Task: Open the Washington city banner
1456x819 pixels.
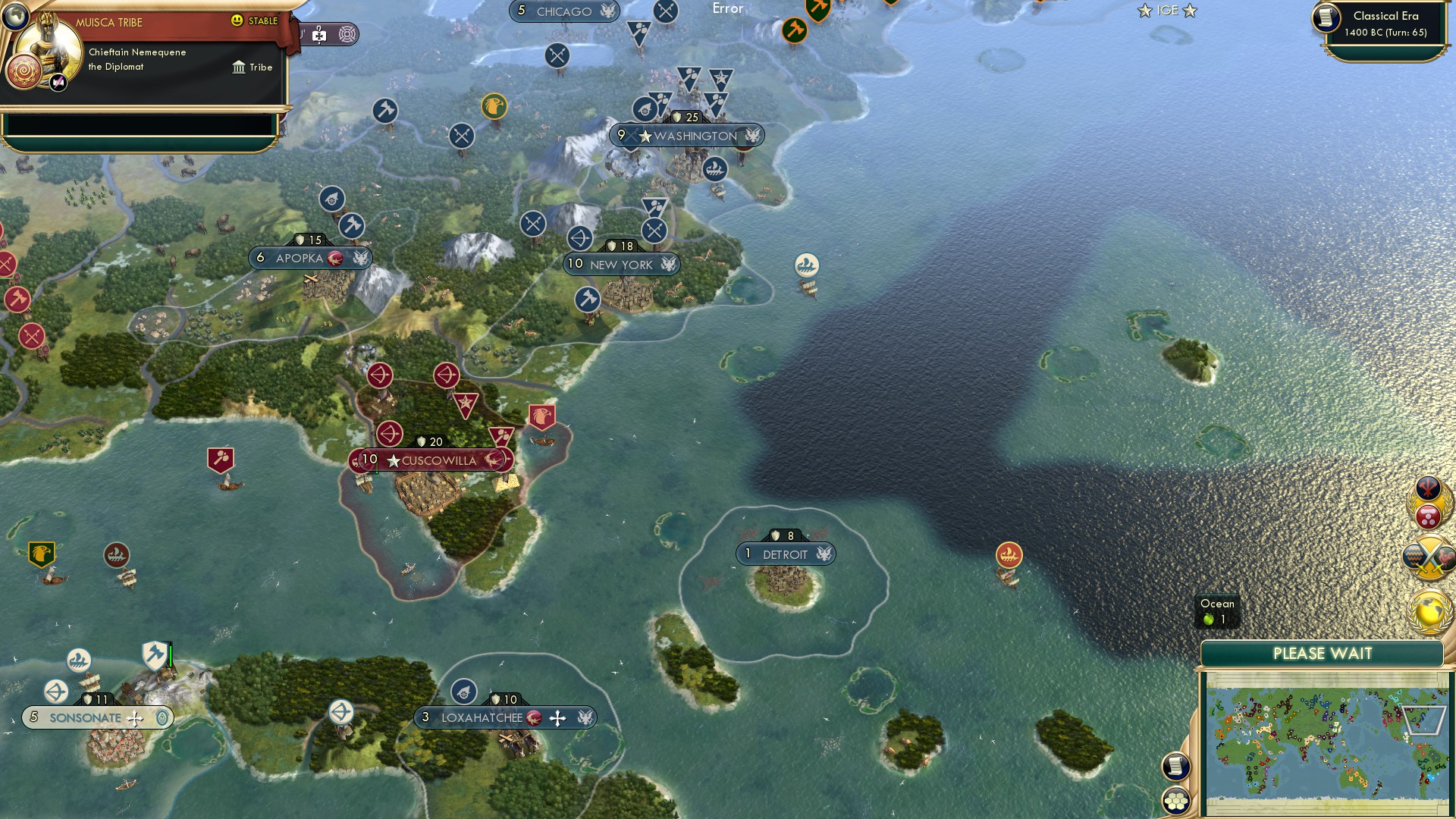Action: (x=688, y=135)
